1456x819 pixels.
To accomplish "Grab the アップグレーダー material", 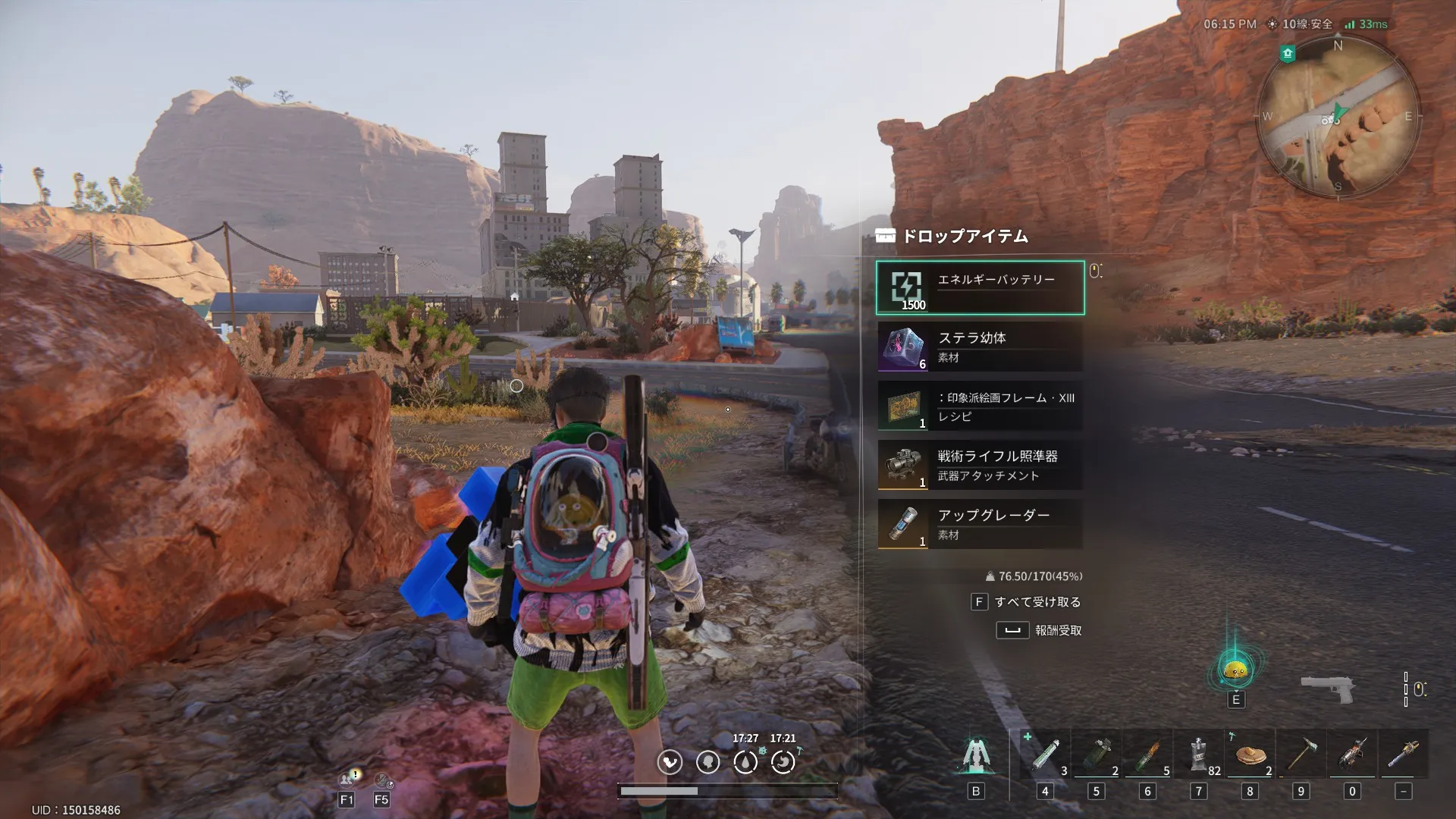I will click(x=980, y=524).
